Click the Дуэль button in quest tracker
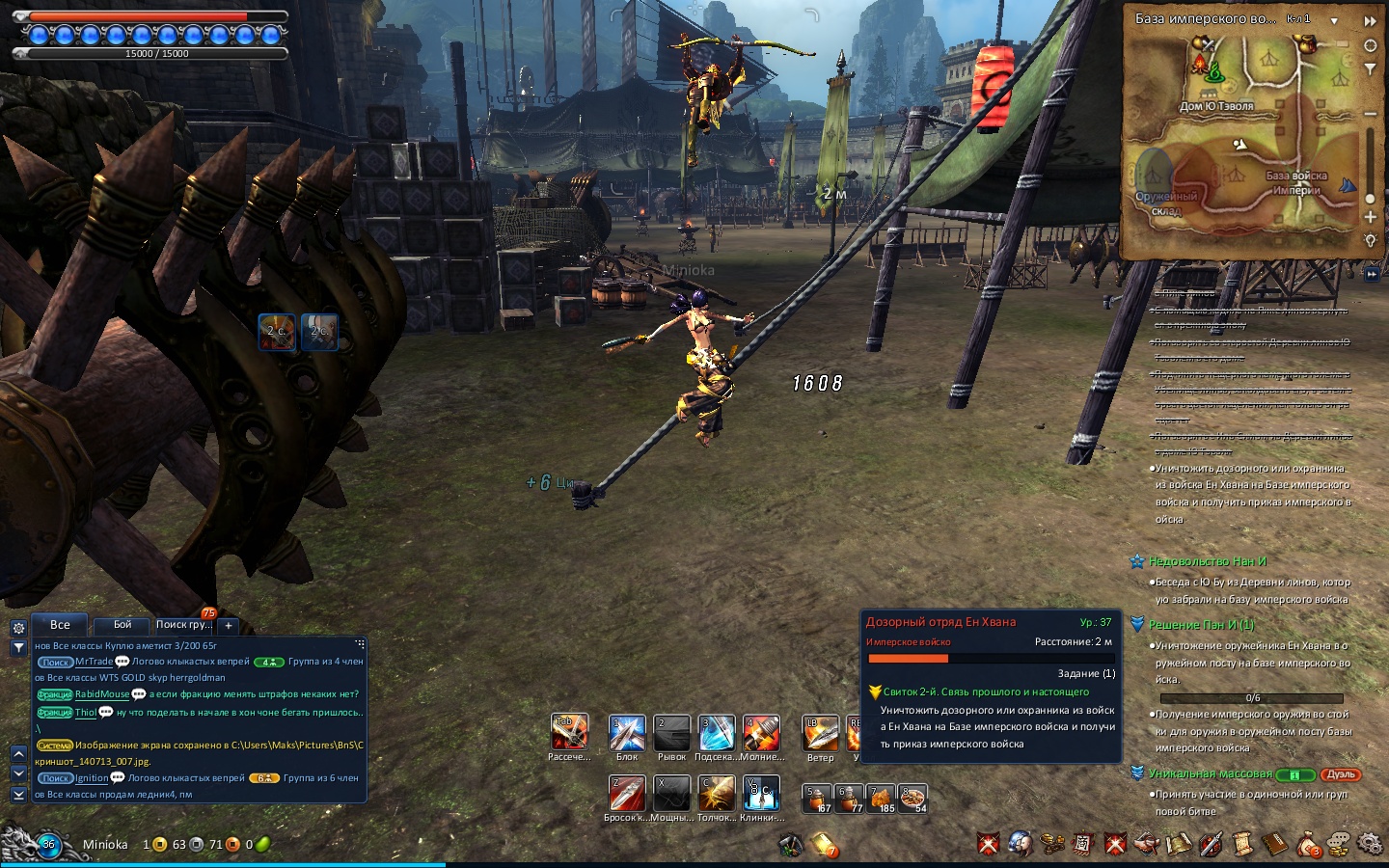Viewport: 1389px width, 868px height. [1342, 774]
